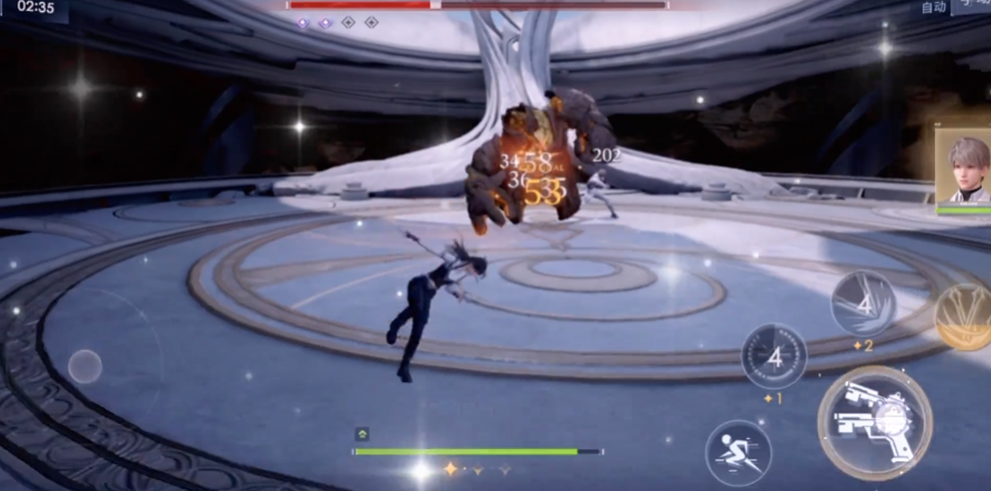Image resolution: width=991 pixels, height=491 pixels.
Task: Trigger the golden ultimate skill icon
Action: 964,316
